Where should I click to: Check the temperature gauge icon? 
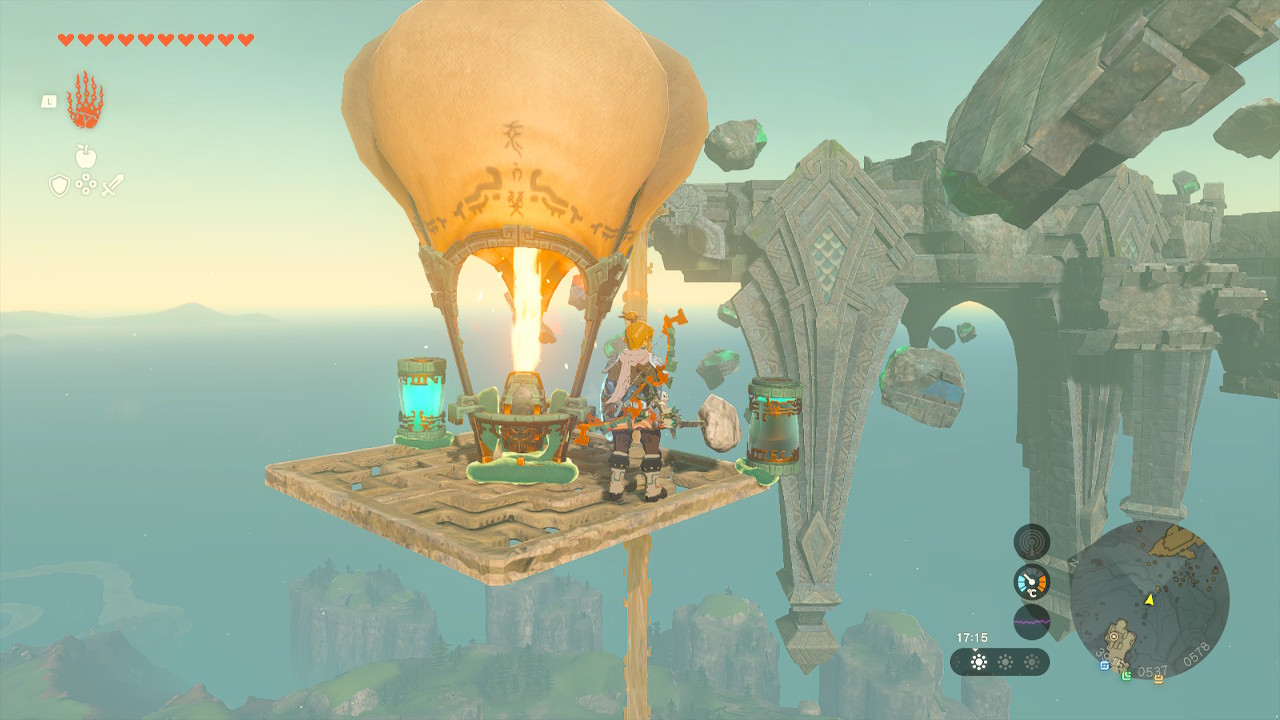pyautogui.click(x=1031, y=582)
